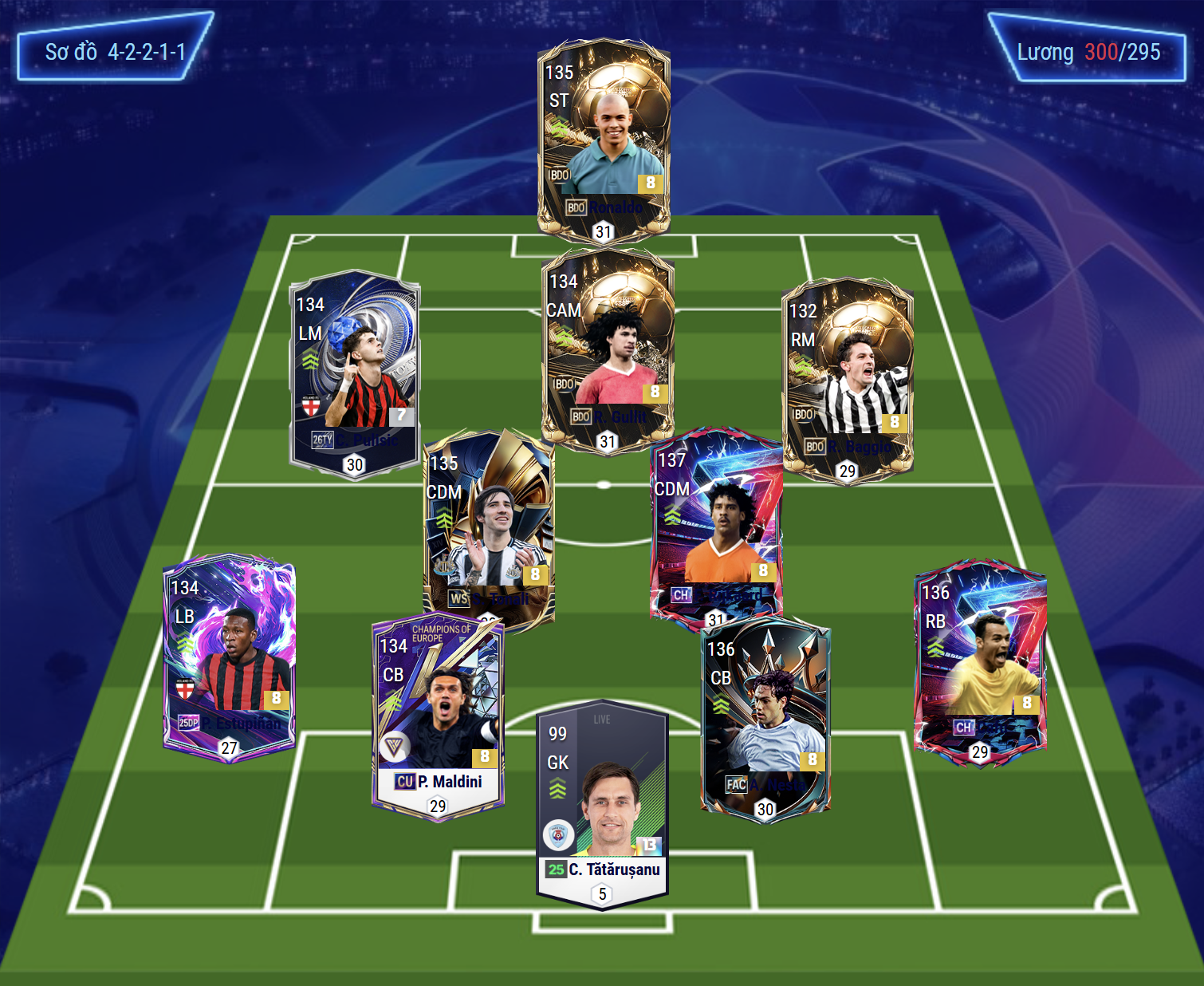Select the 137 CDM player card
The width and height of the screenshot is (1204, 986).
point(716,523)
